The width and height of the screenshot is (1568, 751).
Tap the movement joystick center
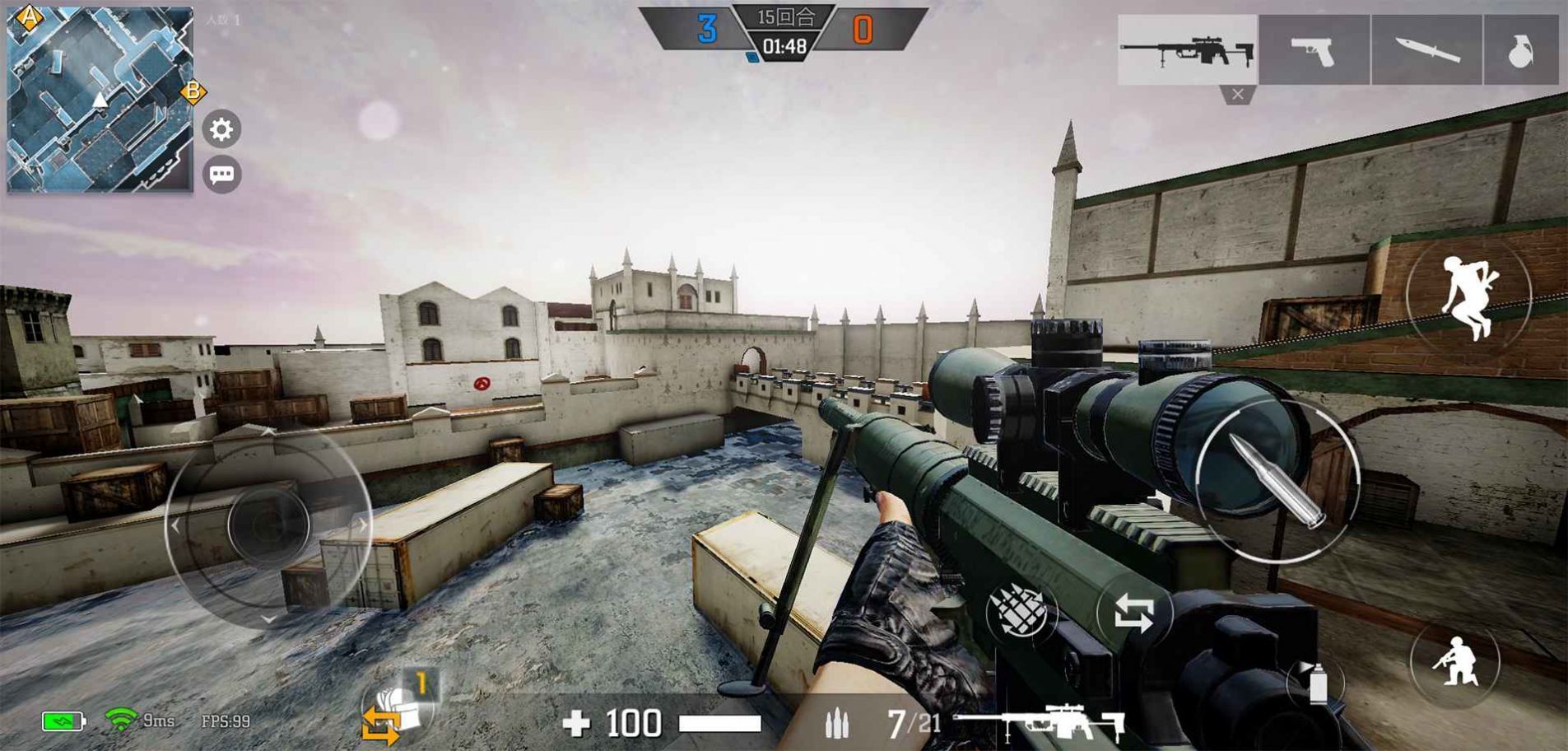tap(268, 525)
